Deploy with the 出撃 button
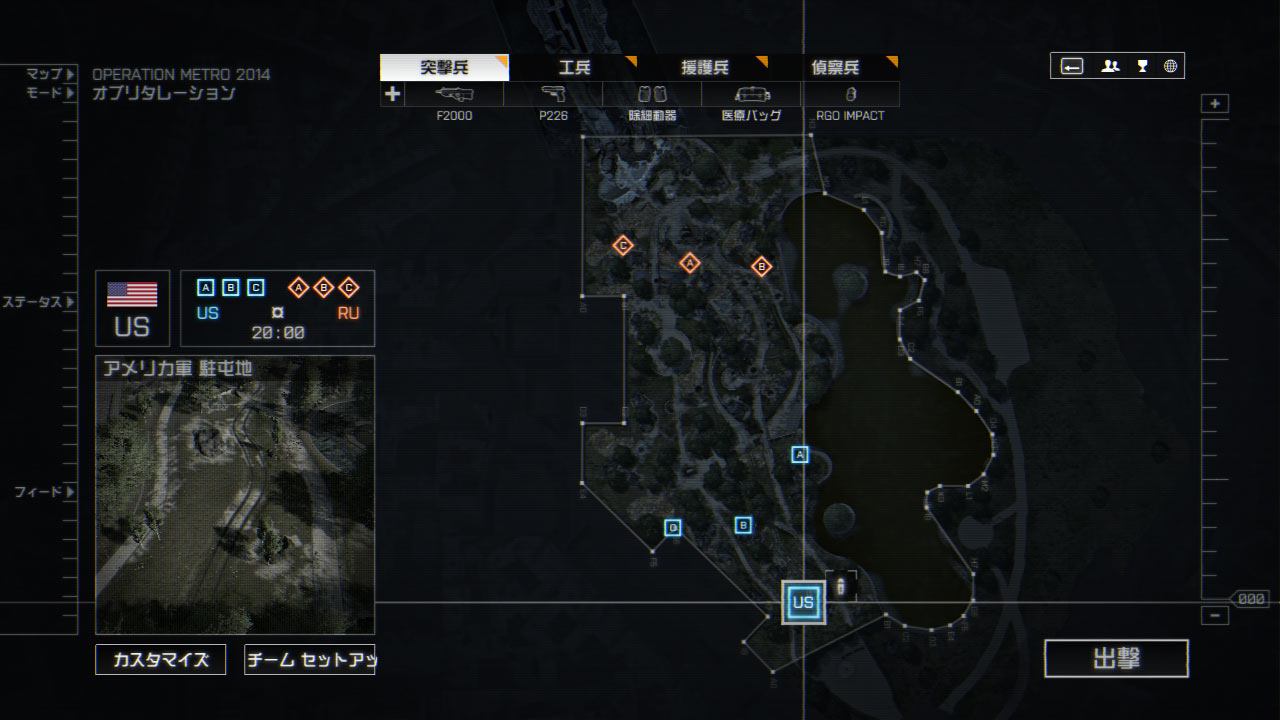This screenshot has height=720, width=1280. [x=1116, y=658]
